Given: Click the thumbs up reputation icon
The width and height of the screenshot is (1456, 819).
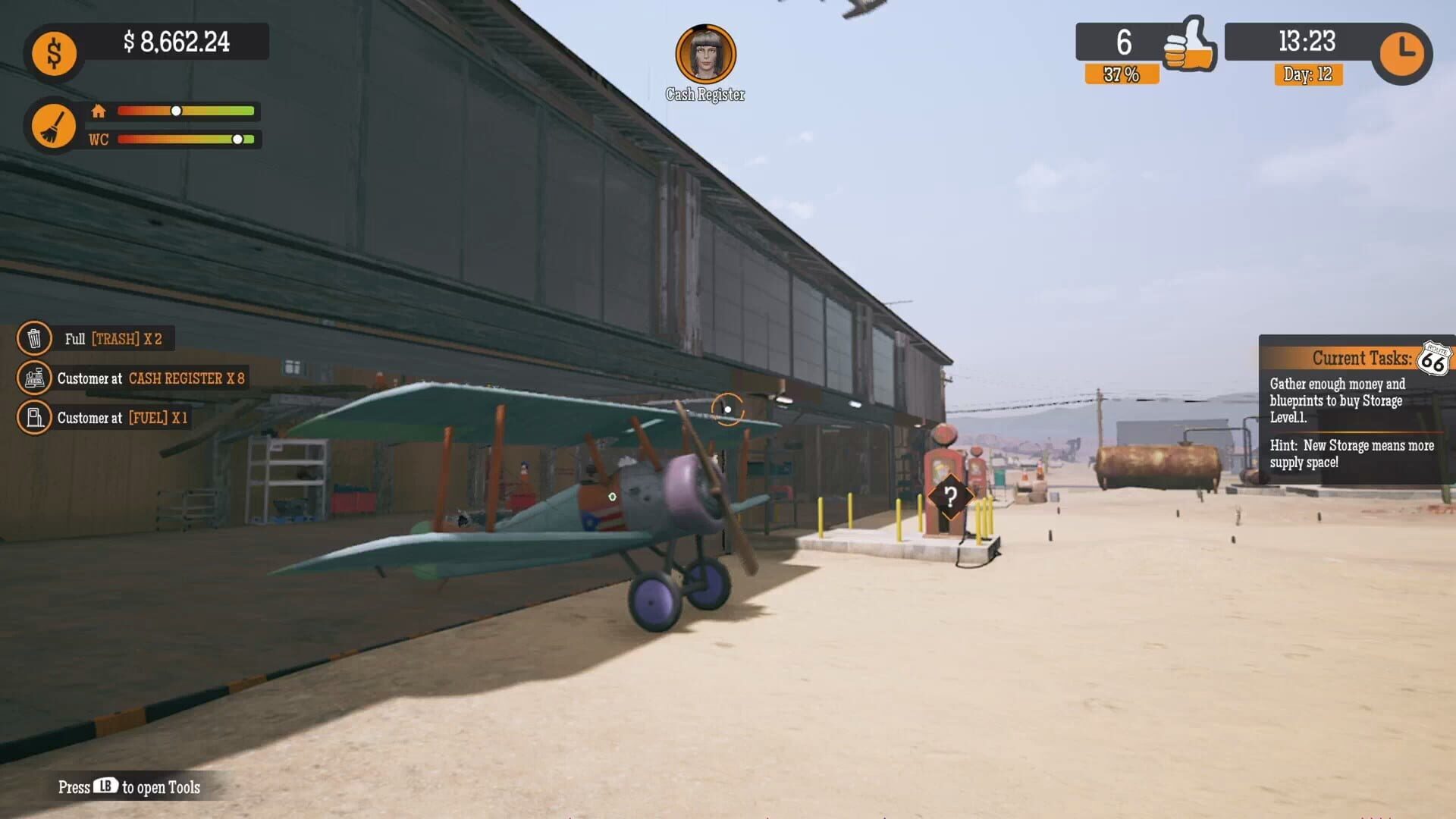Looking at the screenshot, I should click(x=1189, y=44).
